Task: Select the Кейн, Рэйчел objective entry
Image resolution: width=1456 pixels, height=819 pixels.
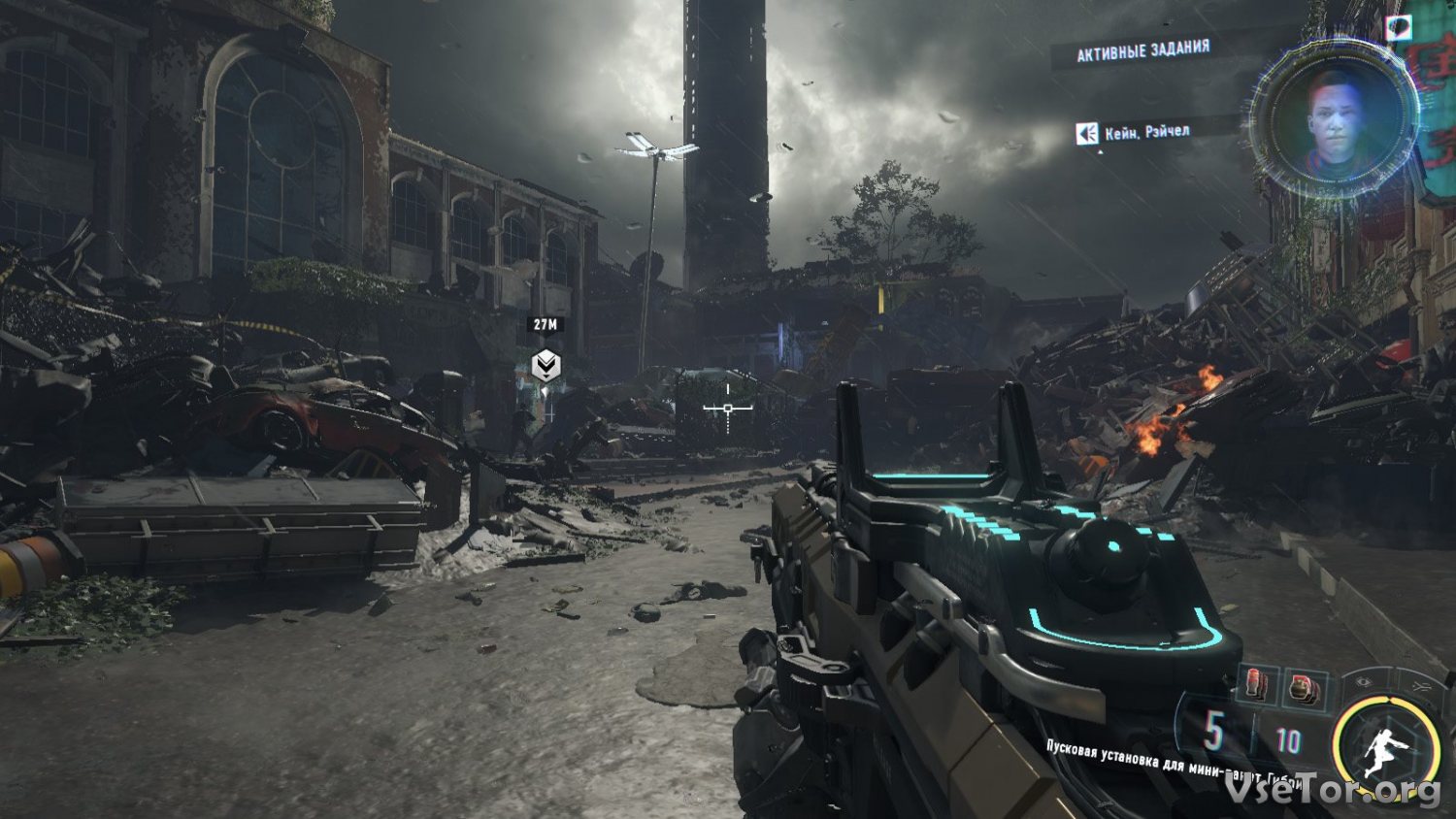Action: pyautogui.click(x=1145, y=132)
